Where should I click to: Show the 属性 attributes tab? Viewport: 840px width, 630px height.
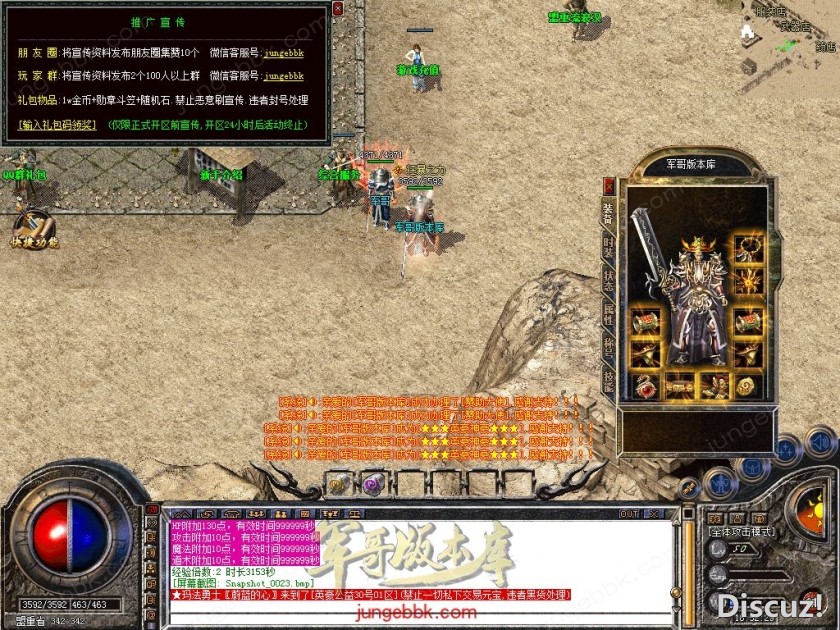click(608, 313)
